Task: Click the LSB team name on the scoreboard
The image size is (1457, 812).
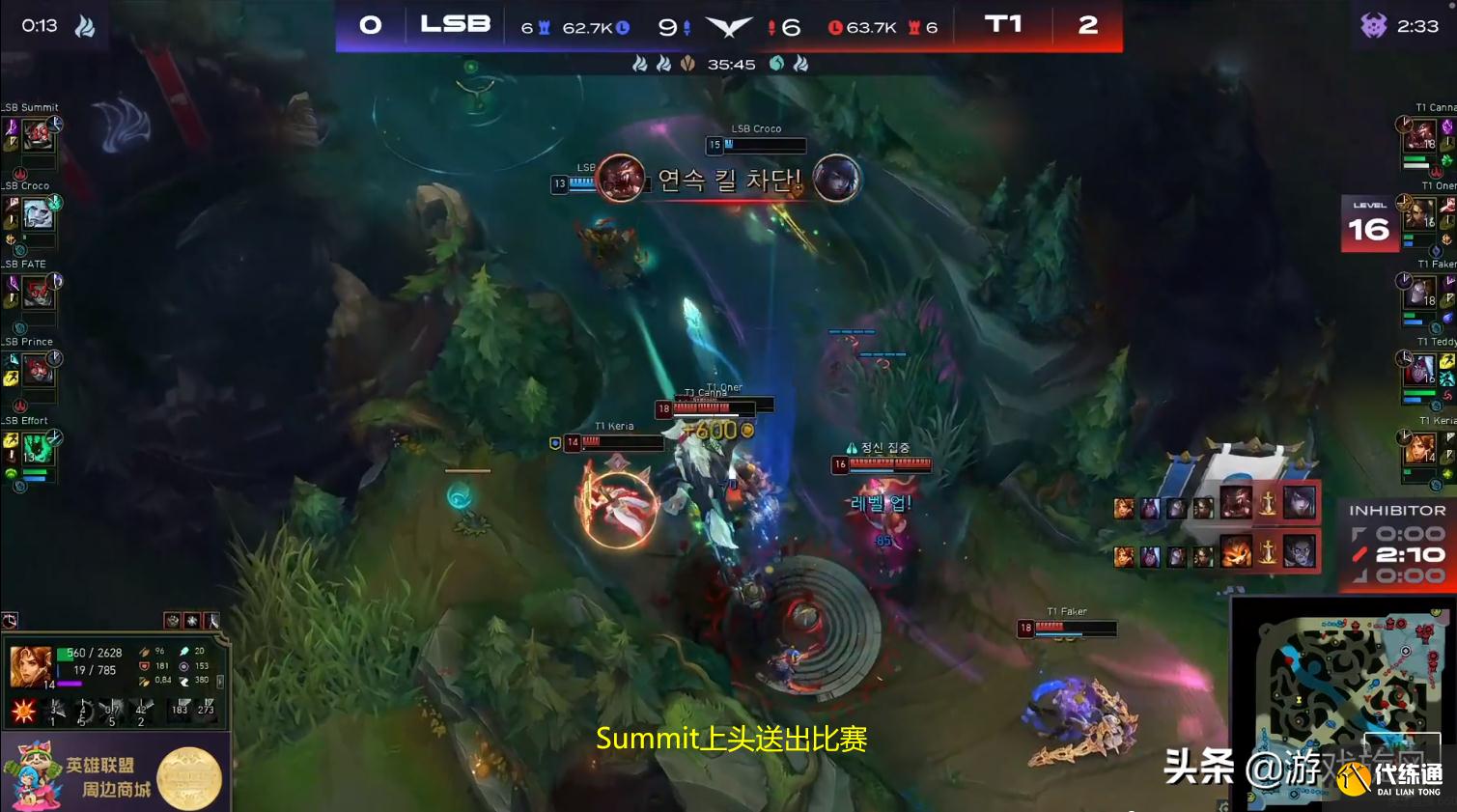Action: [x=453, y=23]
